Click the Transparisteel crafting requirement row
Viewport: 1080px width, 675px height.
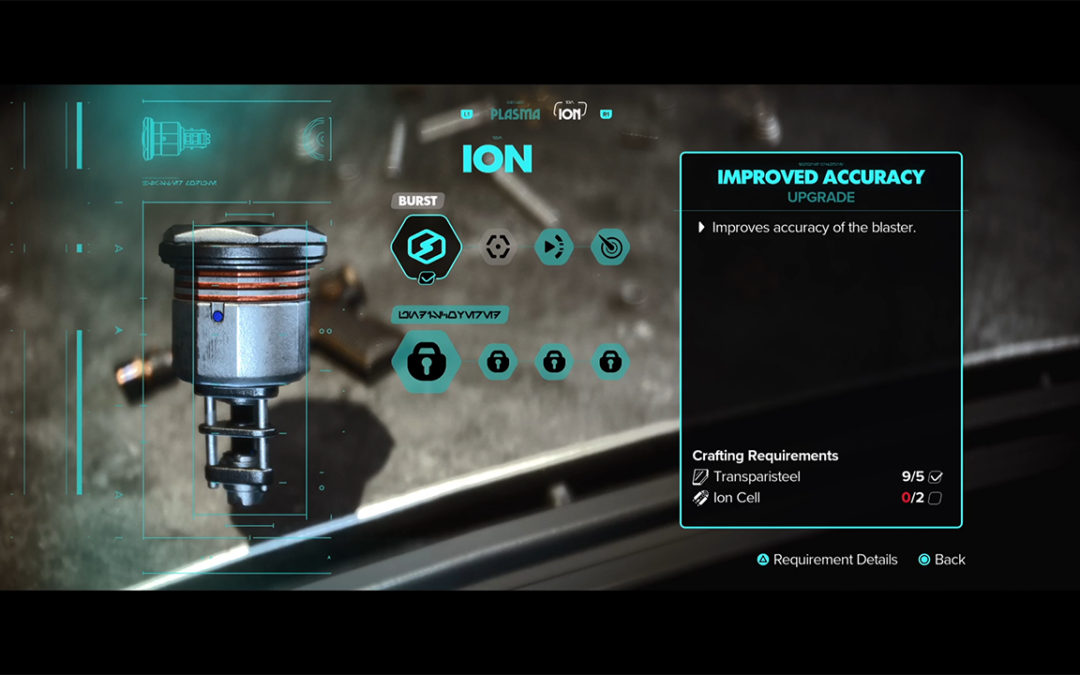coord(817,477)
